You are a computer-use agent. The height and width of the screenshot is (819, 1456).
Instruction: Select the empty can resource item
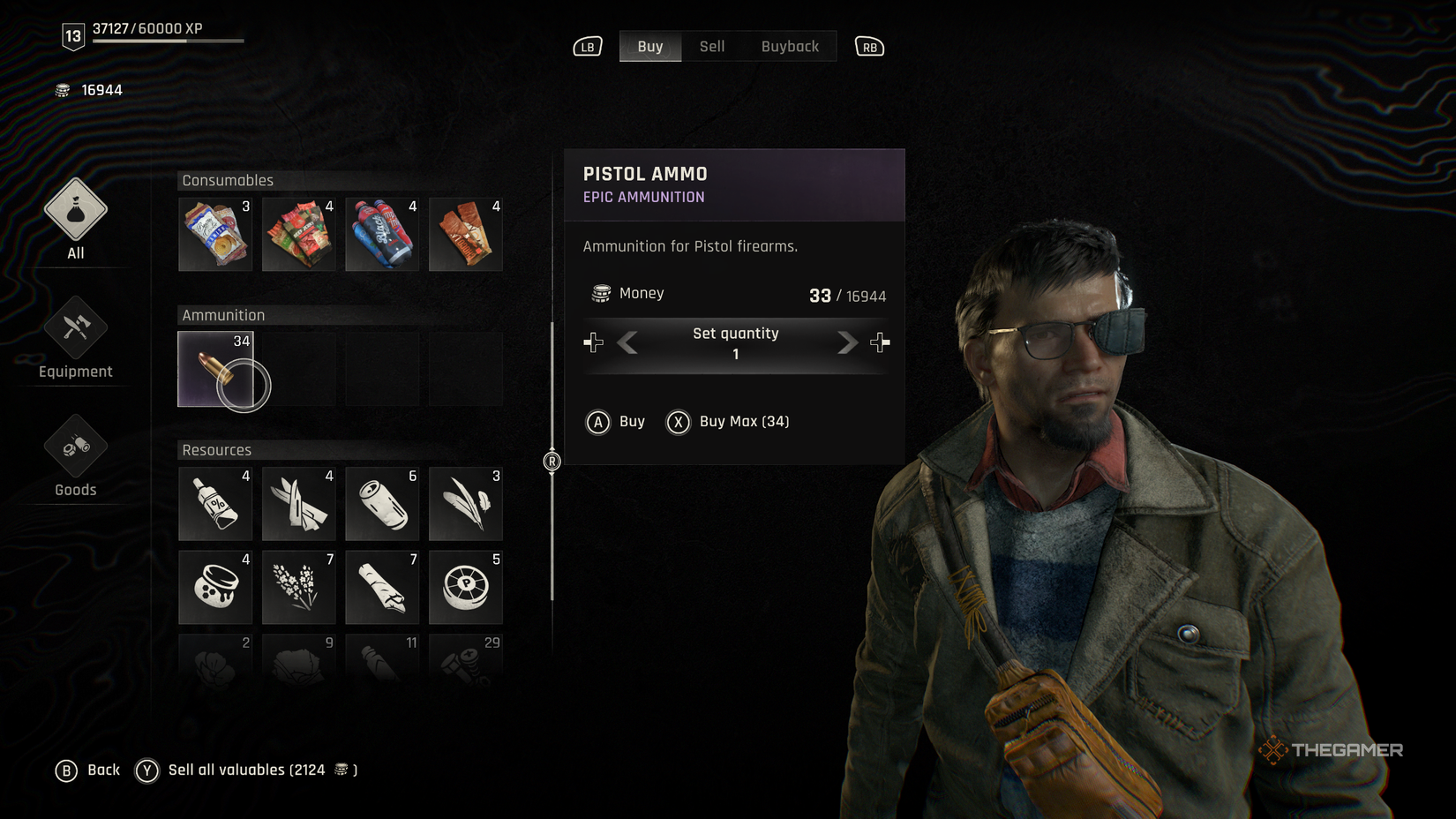coord(381,503)
